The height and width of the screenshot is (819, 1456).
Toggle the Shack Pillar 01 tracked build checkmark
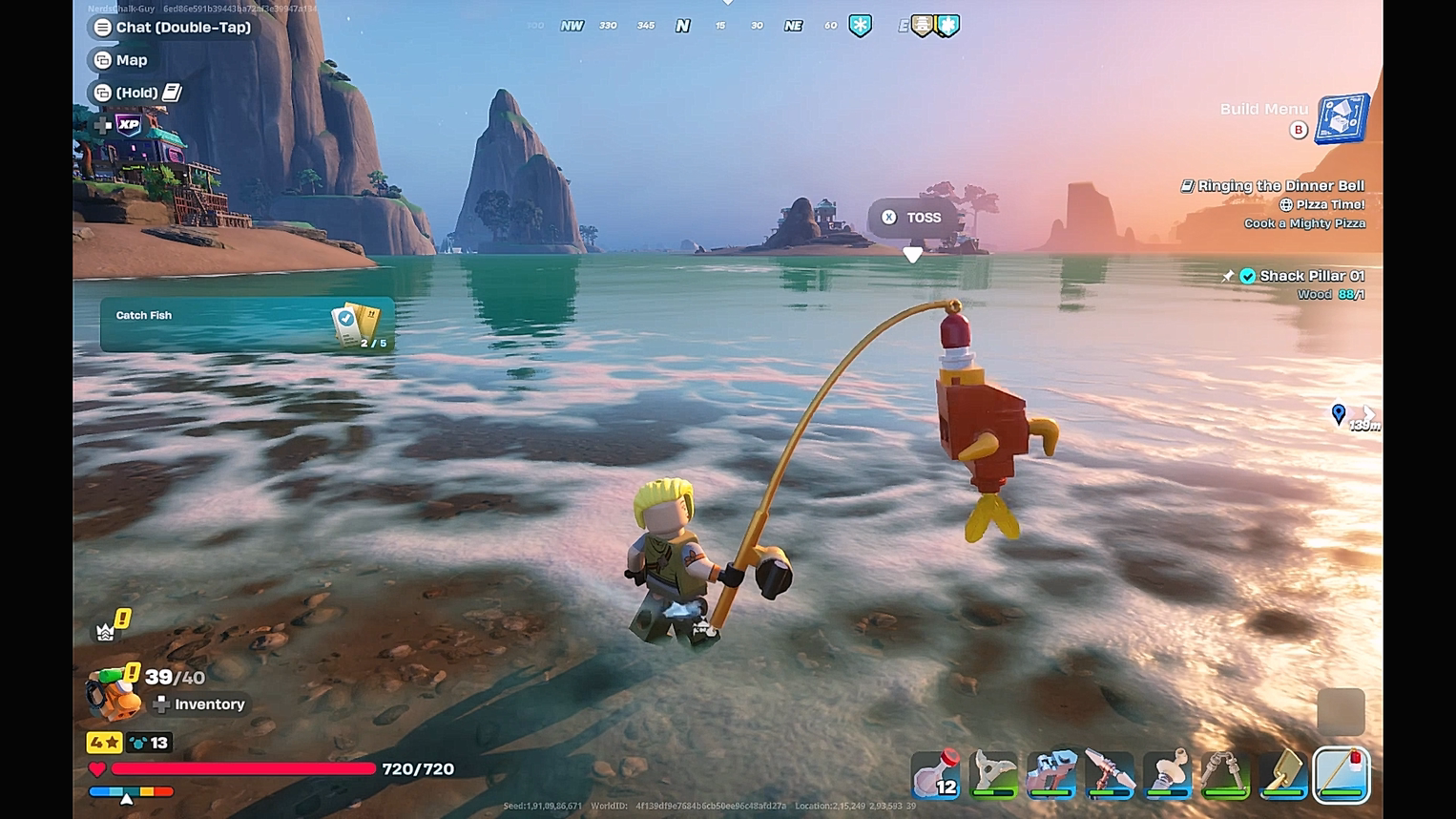1248,276
